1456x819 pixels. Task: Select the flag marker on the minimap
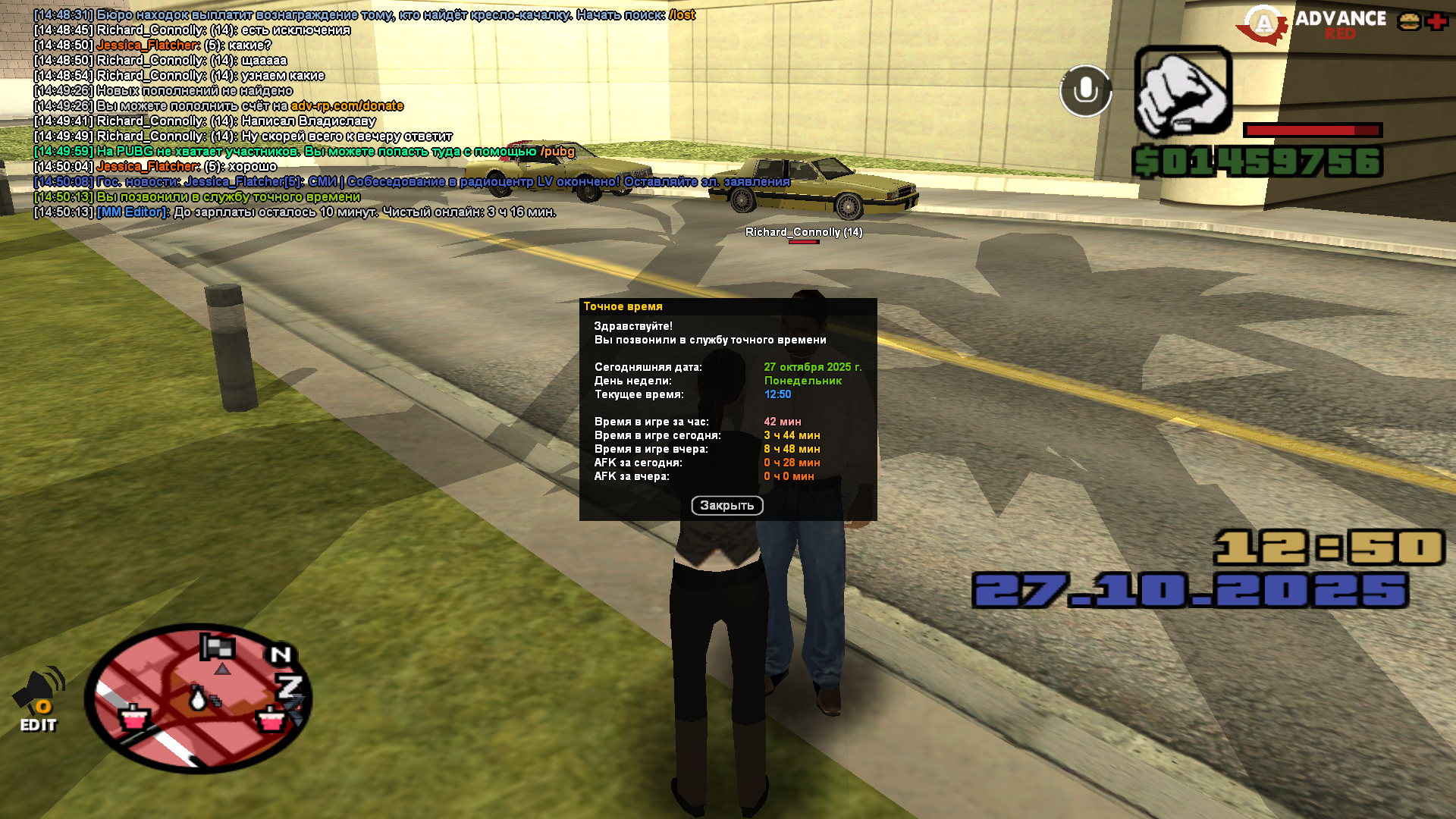point(218,647)
